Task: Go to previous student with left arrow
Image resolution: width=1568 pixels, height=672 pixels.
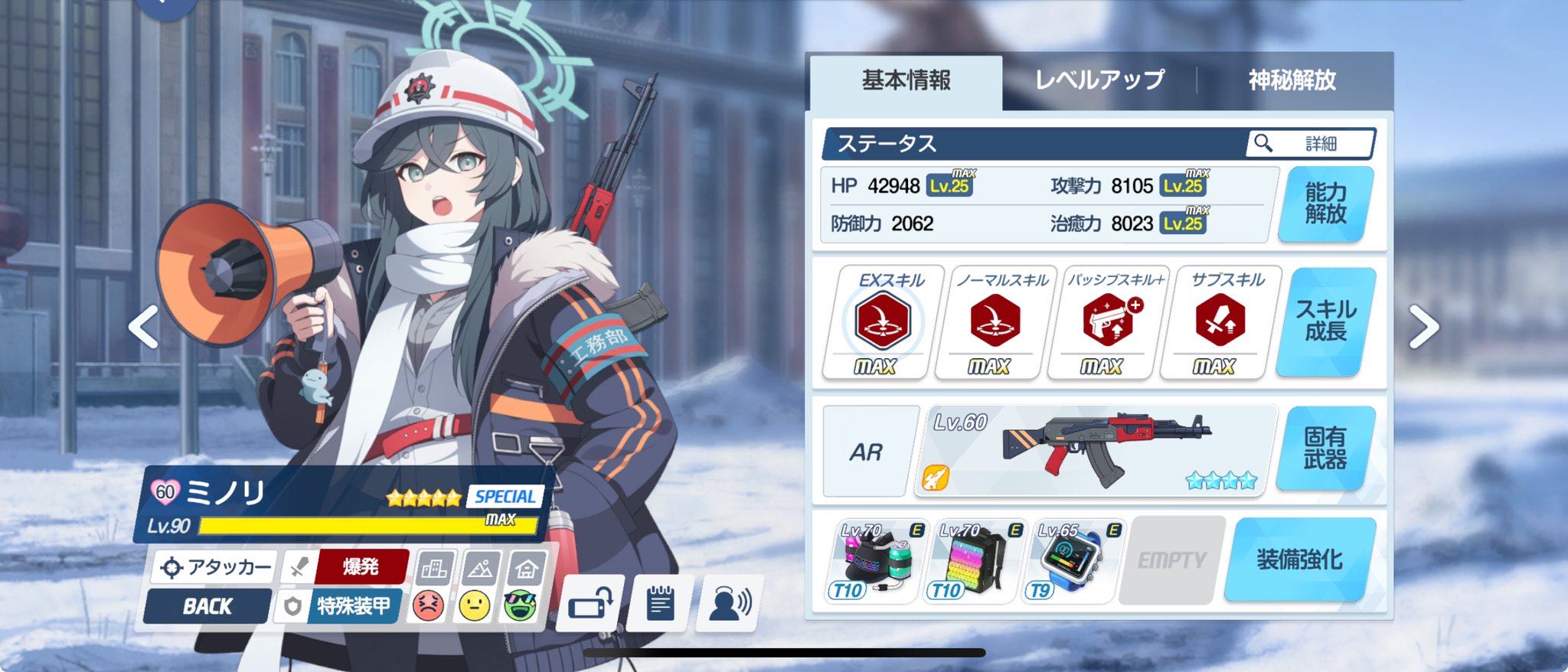Action: point(144,328)
